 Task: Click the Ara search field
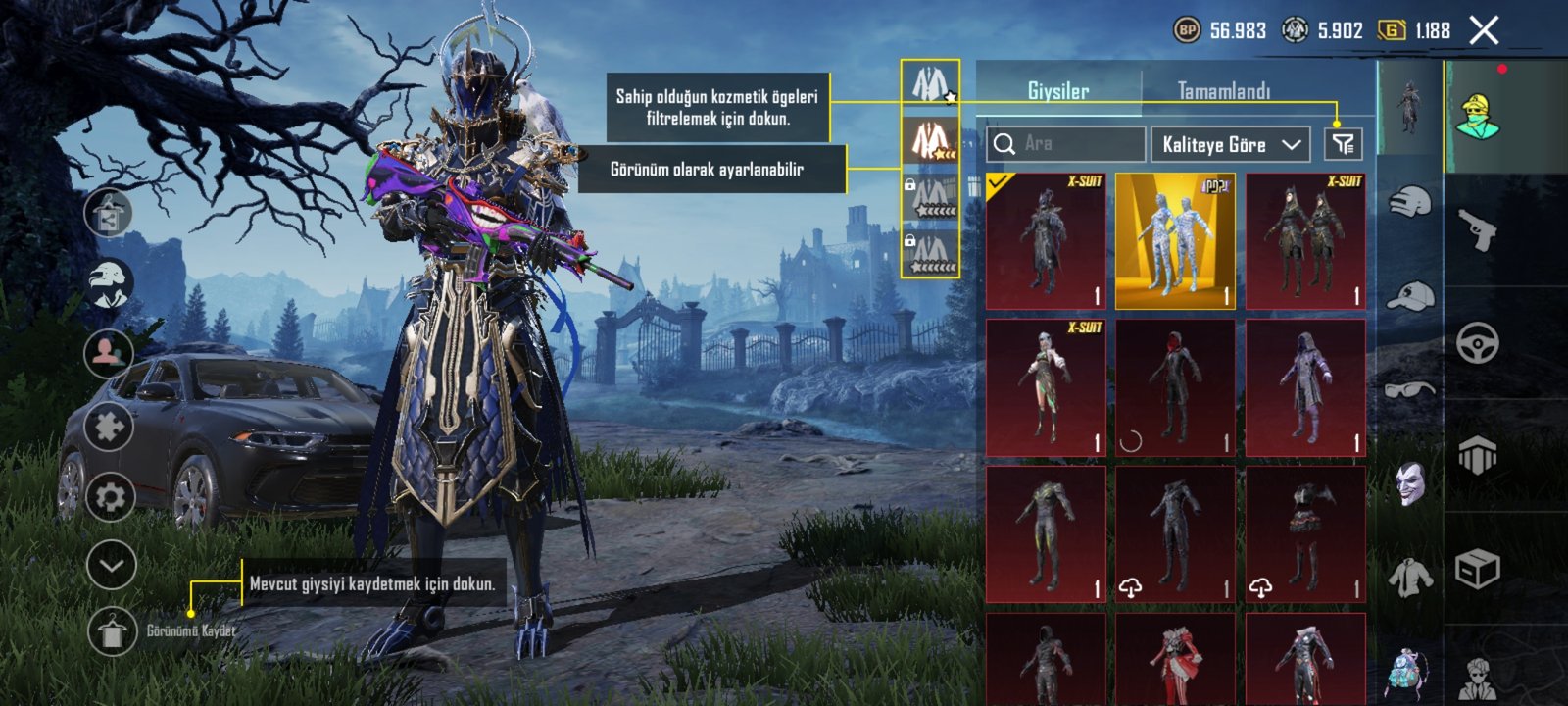pos(1066,144)
